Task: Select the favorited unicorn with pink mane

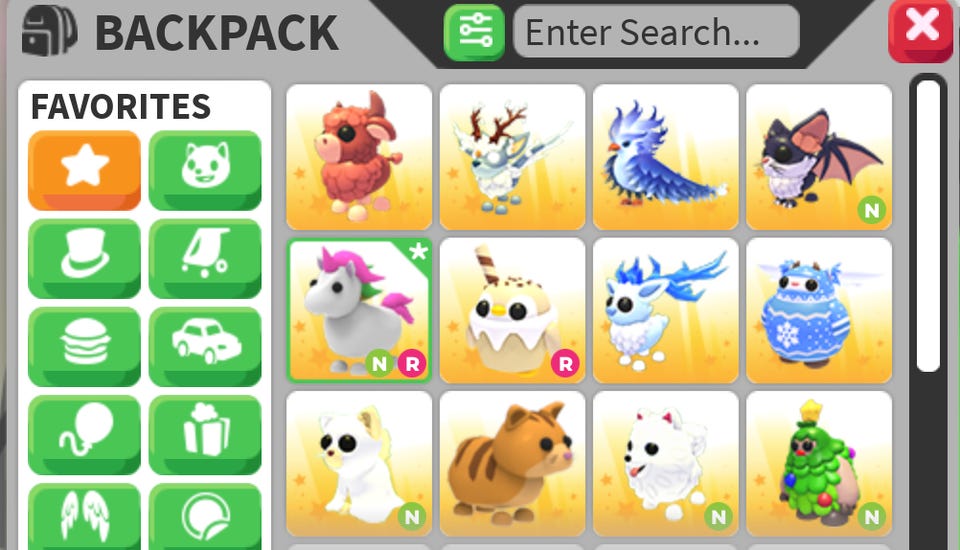Action: point(359,310)
